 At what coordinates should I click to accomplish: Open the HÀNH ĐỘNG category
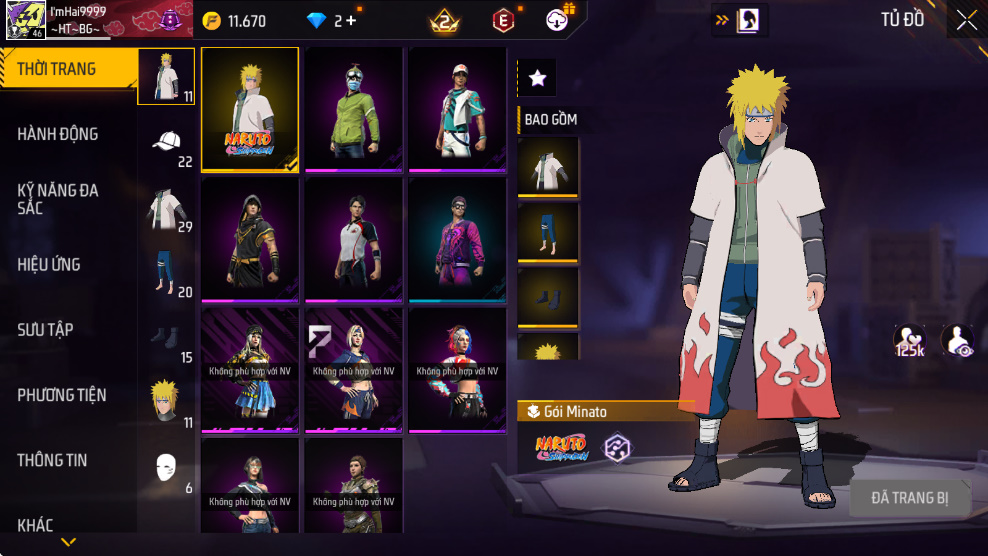click(58, 134)
